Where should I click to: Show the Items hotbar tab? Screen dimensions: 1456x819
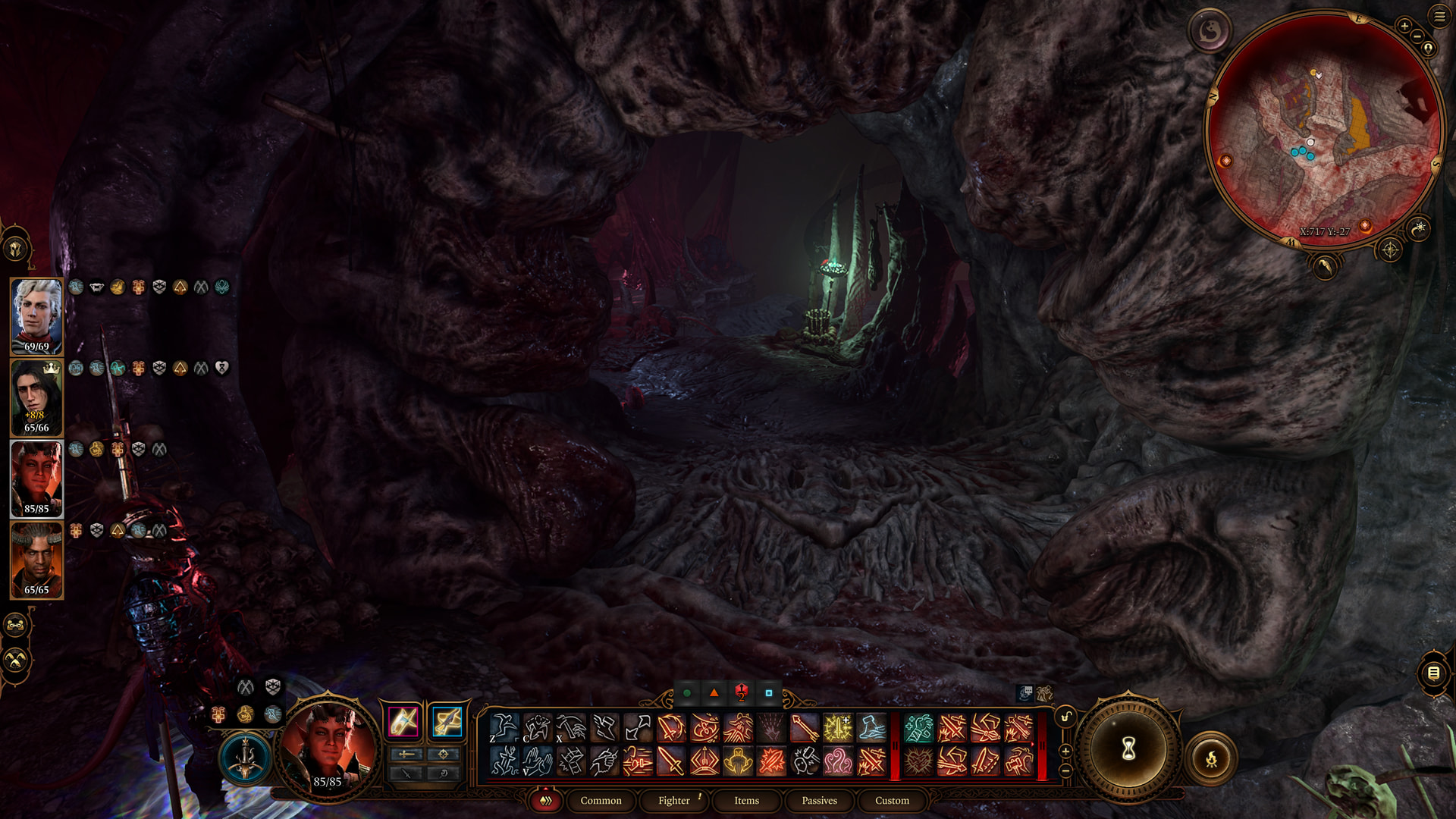[746, 800]
